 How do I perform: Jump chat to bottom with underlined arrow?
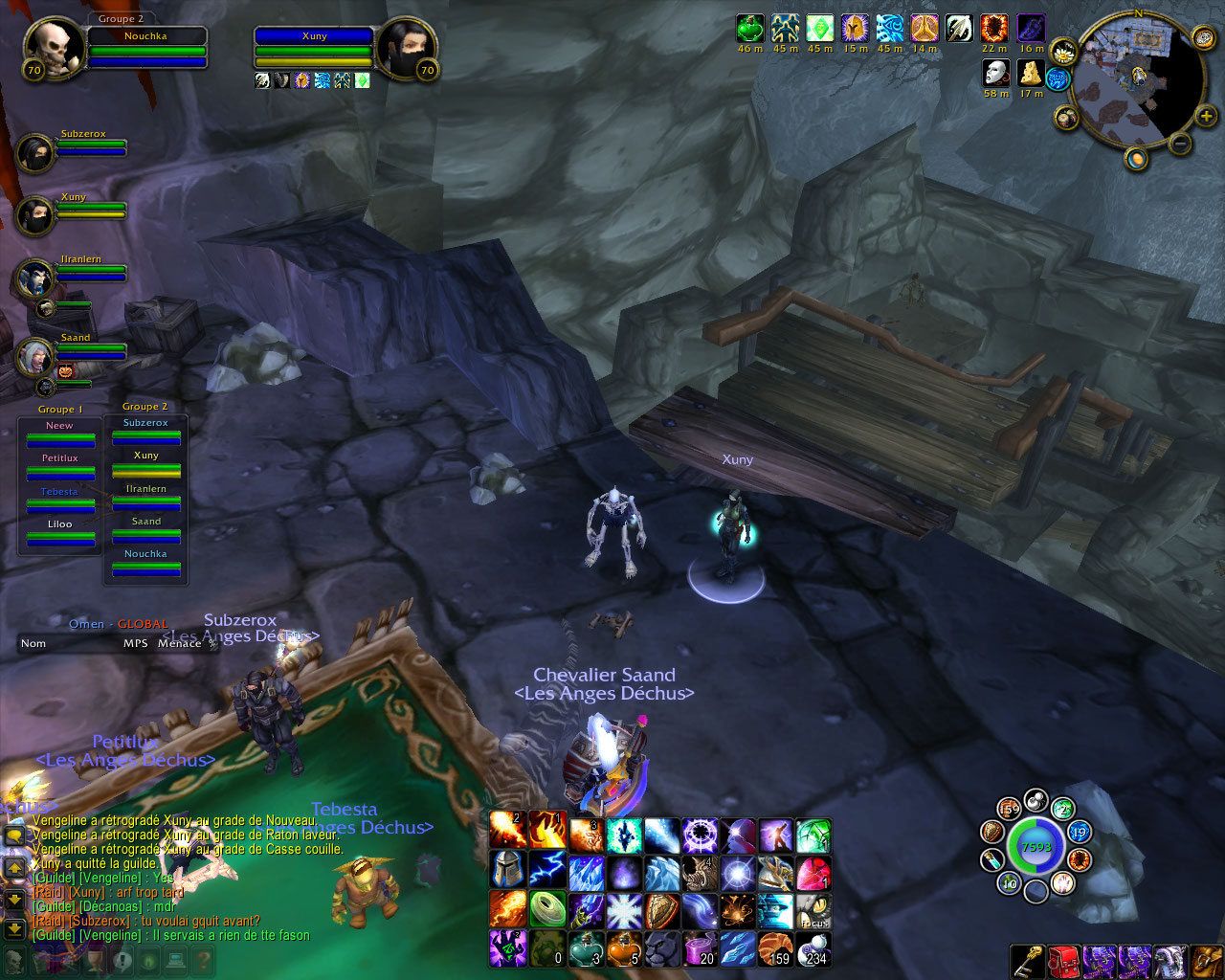14,928
